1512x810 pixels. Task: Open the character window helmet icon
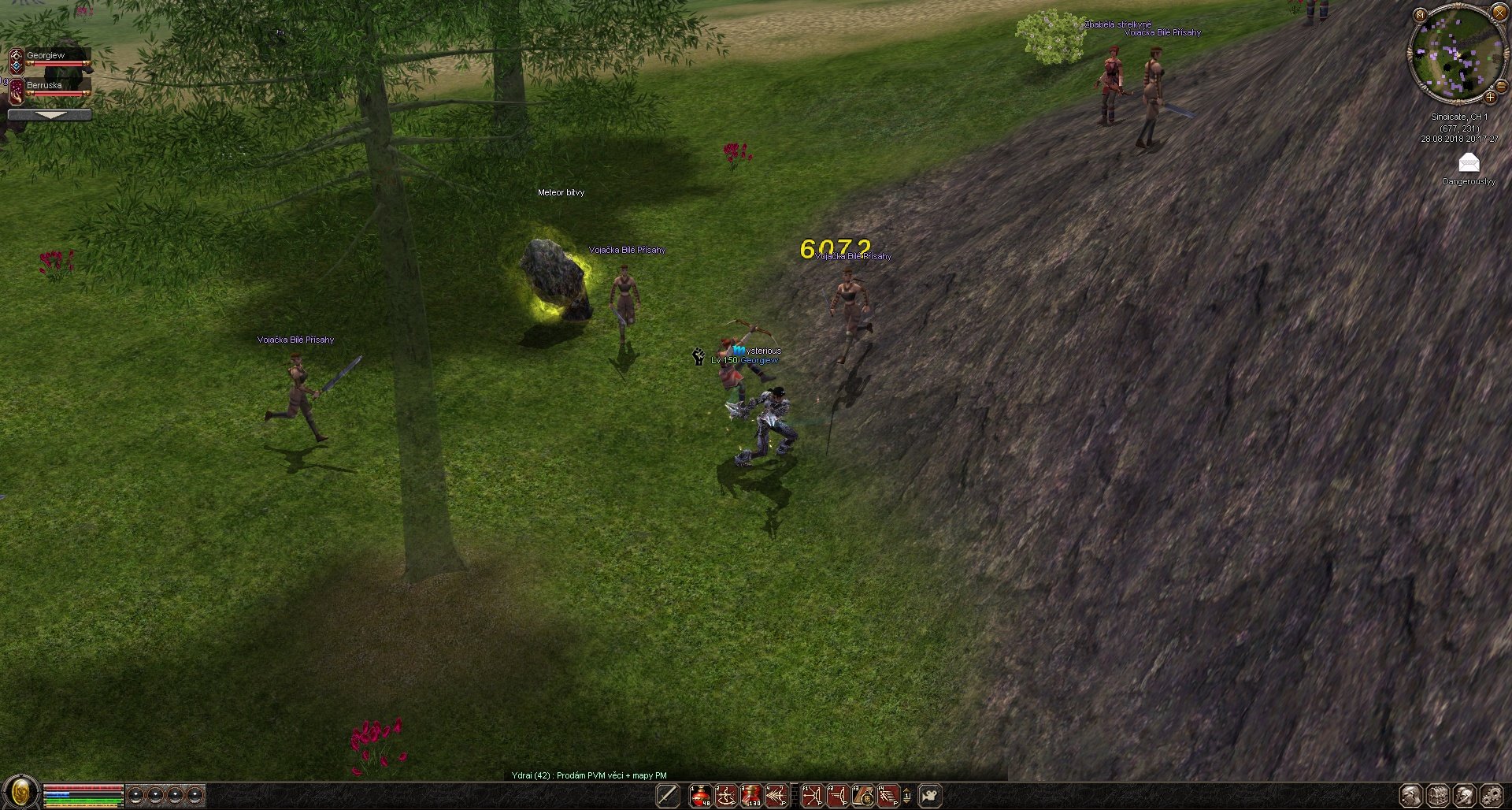click(1411, 796)
